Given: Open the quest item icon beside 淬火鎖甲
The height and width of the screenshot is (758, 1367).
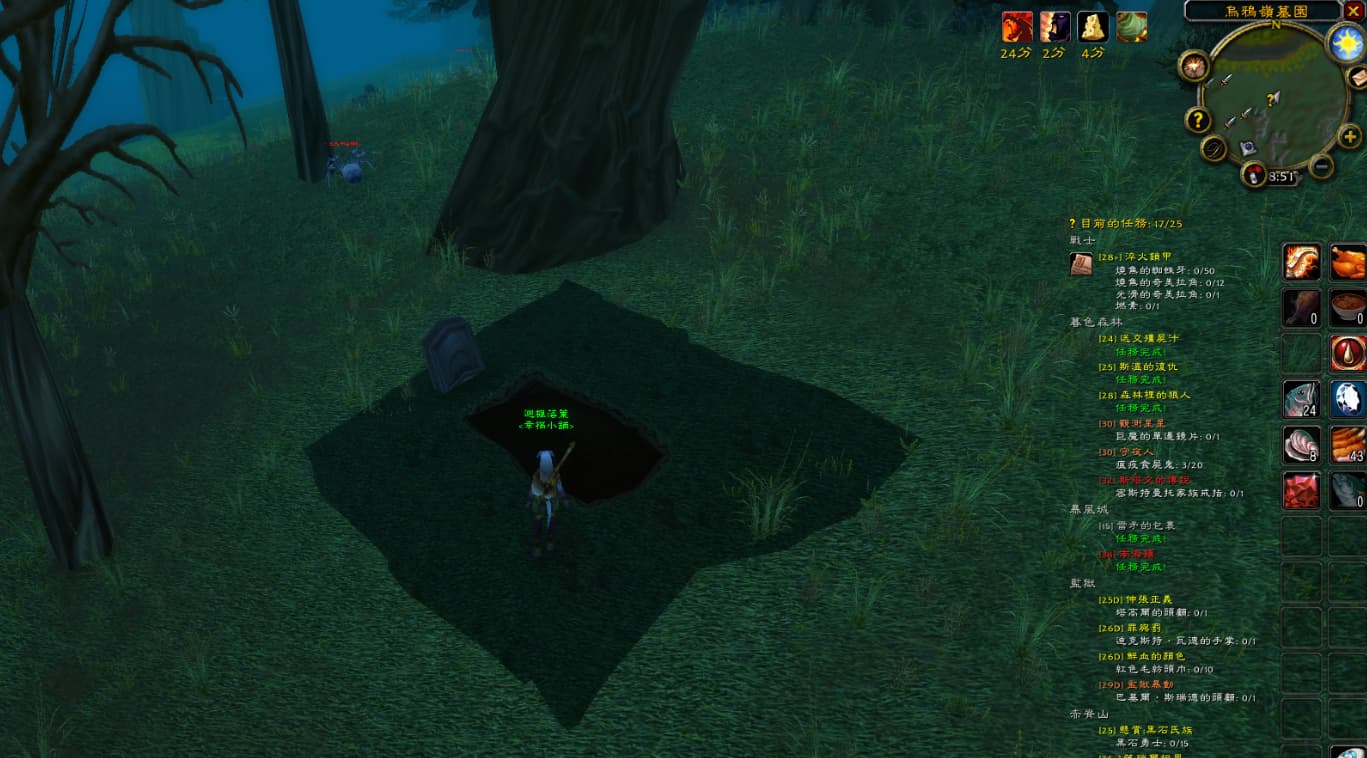Looking at the screenshot, I should [1081, 264].
